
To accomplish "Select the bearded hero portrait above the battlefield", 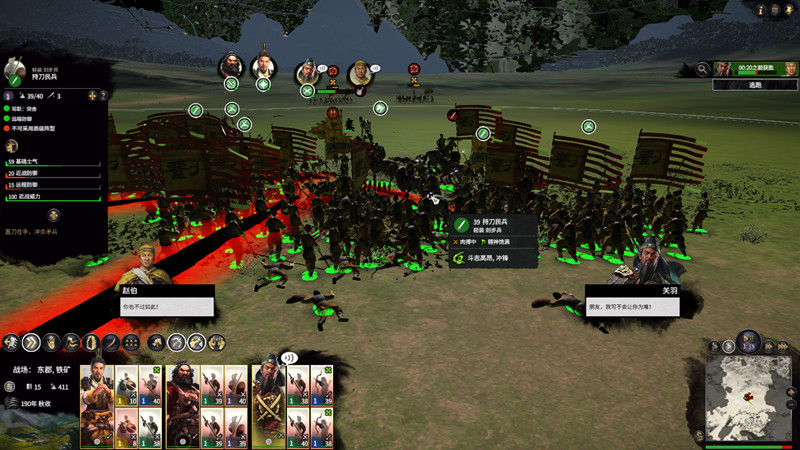I will click(x=231, y=66).
